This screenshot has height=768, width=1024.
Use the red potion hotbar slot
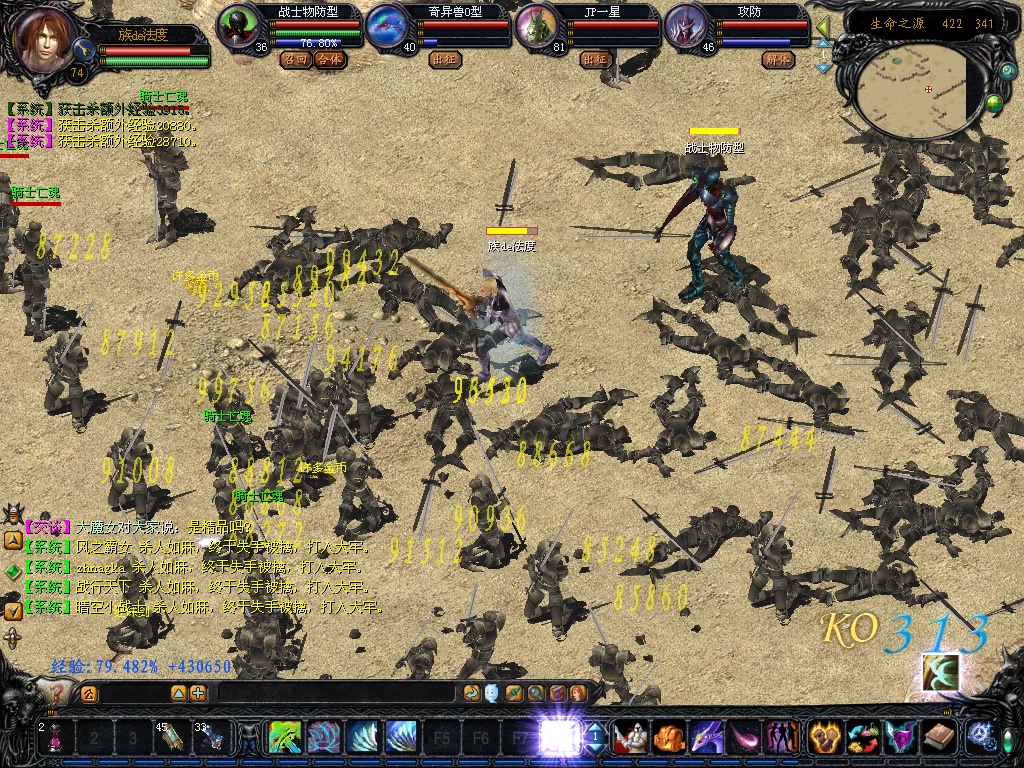(x=55, y=738)
